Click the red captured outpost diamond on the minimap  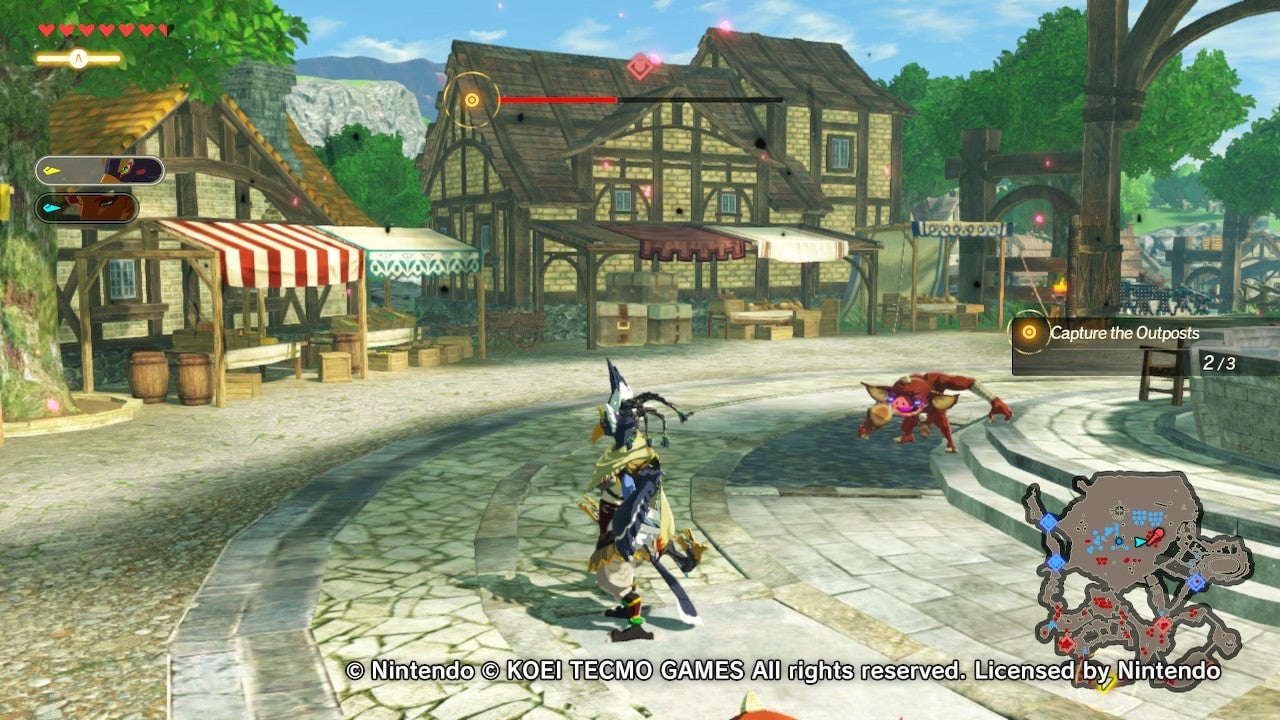click(1162, 627)
